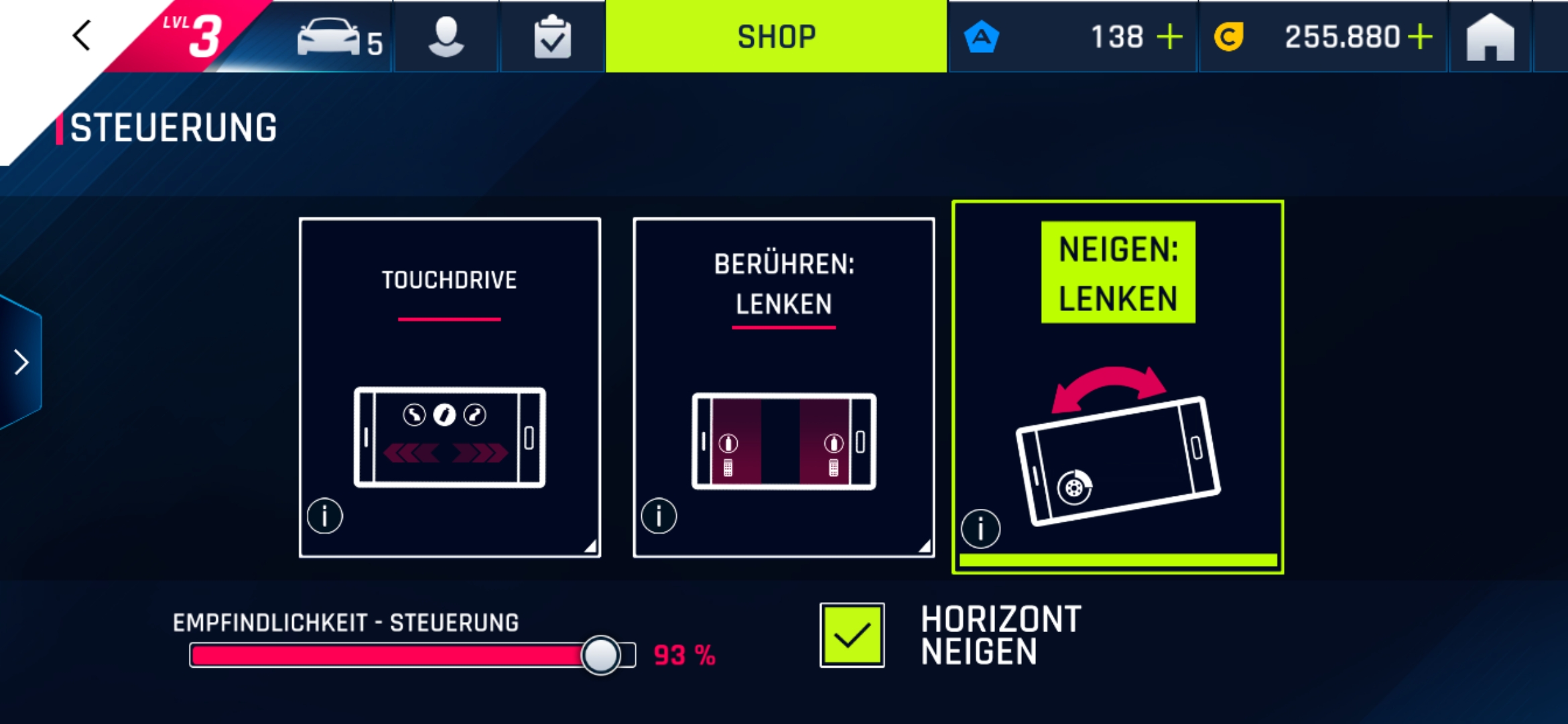Open the player profile icon
Viewport: 1568px width, 724px height.
(445, 38)
